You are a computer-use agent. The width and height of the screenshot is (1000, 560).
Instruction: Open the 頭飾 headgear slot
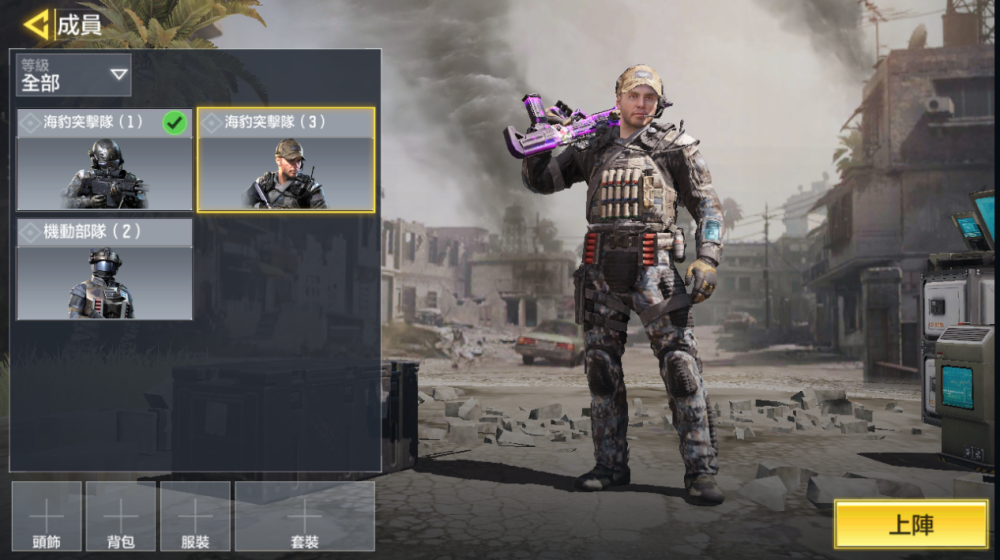[x=47, y=517]
